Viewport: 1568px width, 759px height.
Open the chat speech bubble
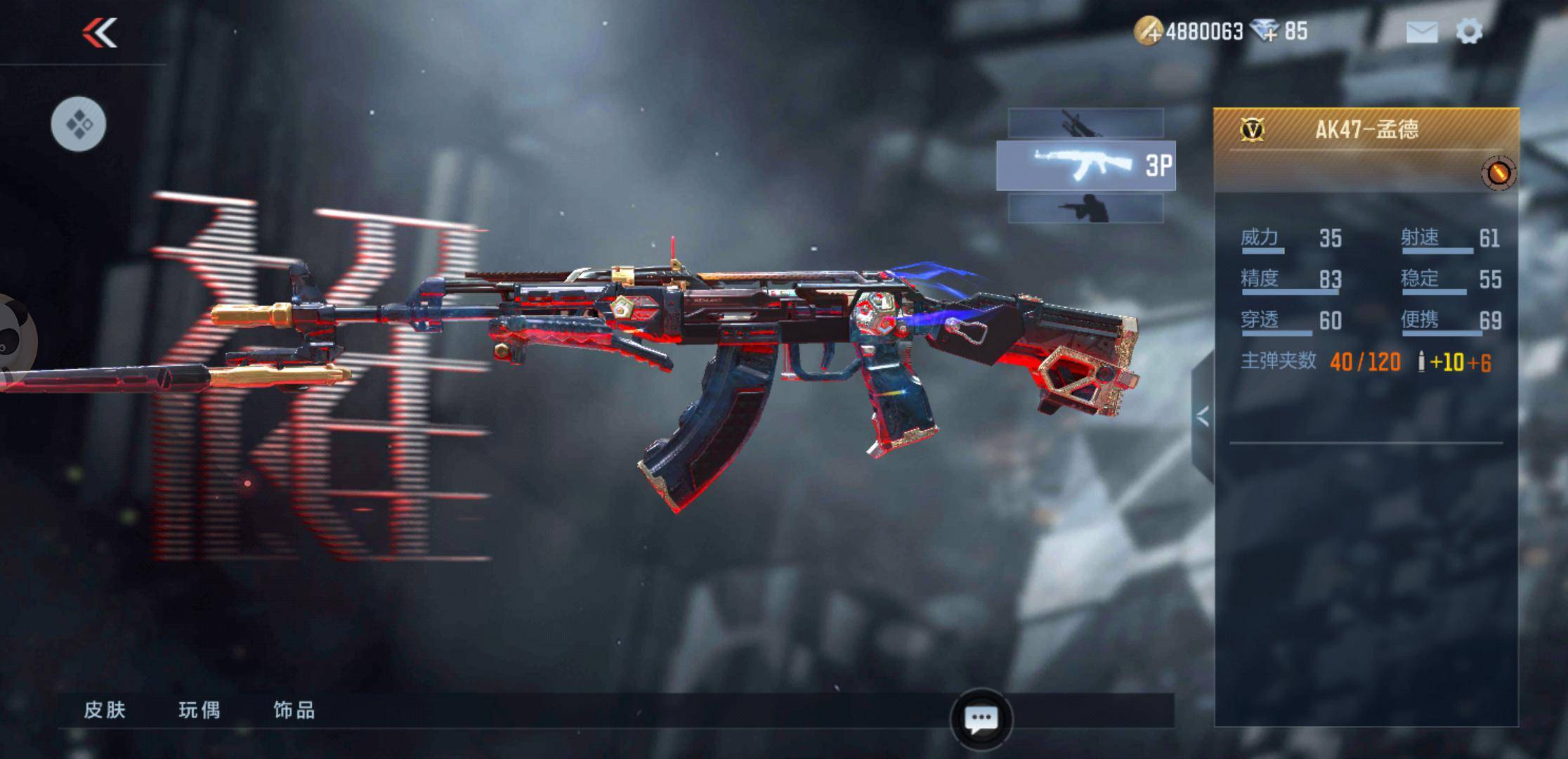(x=981, y=720)
